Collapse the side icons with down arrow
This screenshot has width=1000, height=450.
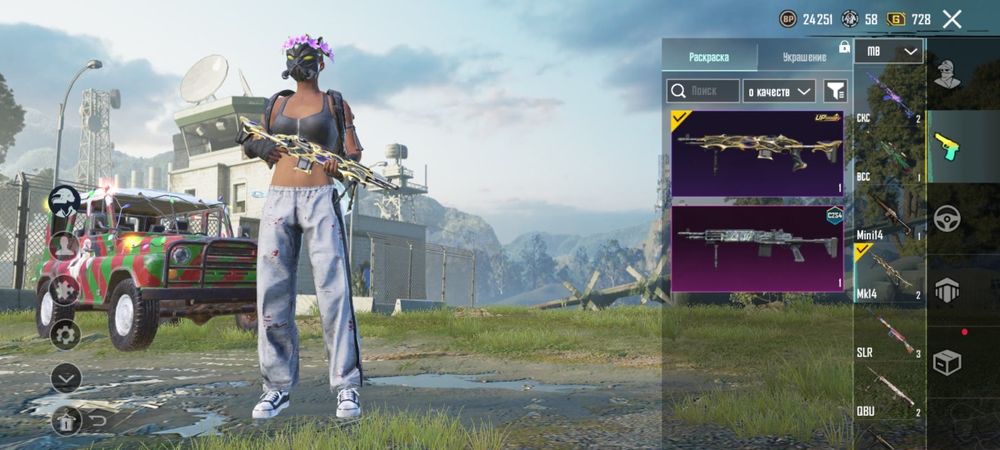pos(66,377)
